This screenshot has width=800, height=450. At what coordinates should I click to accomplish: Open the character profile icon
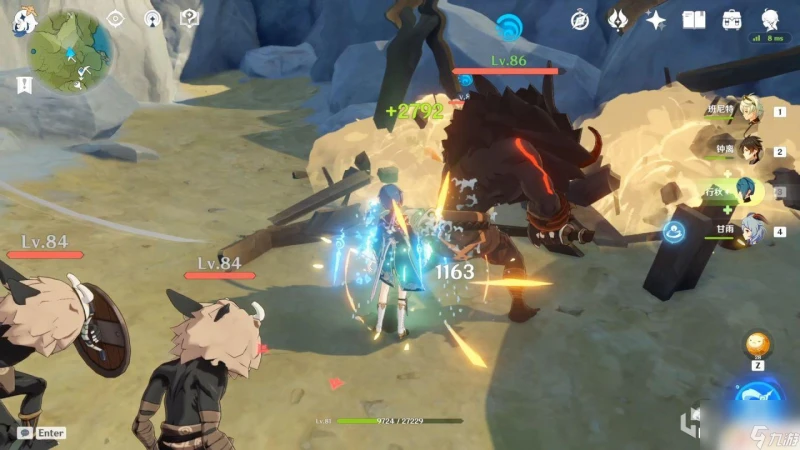pyautogui.click(x=770, y=20)
